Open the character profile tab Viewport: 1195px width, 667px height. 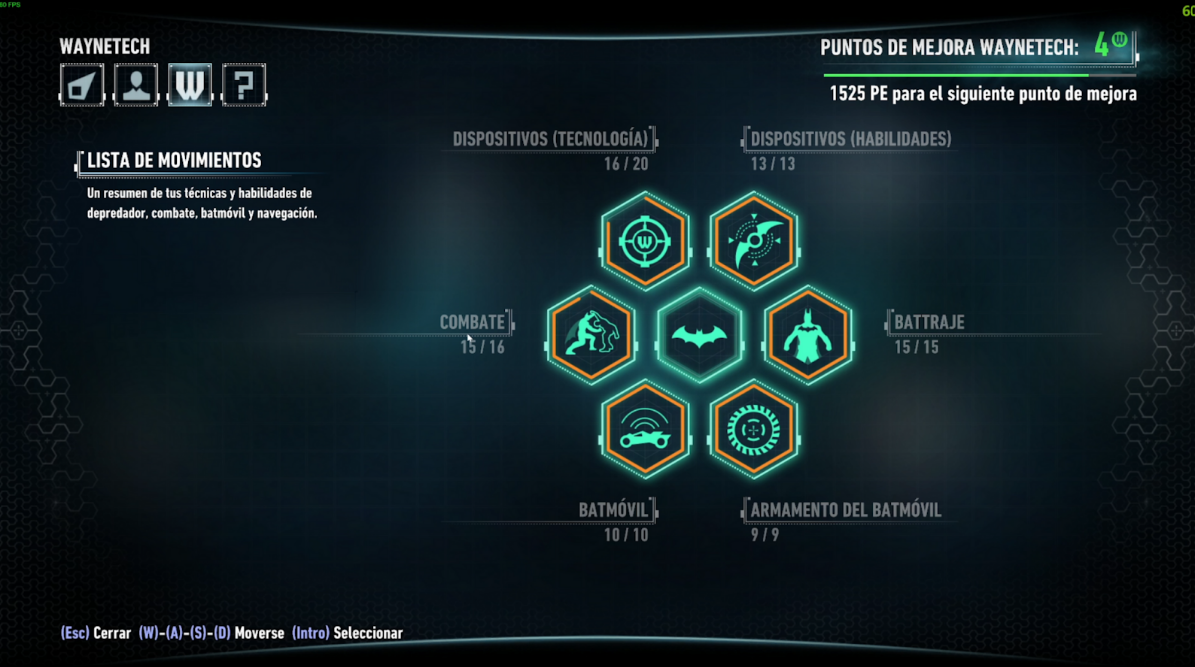pos(136,85)
